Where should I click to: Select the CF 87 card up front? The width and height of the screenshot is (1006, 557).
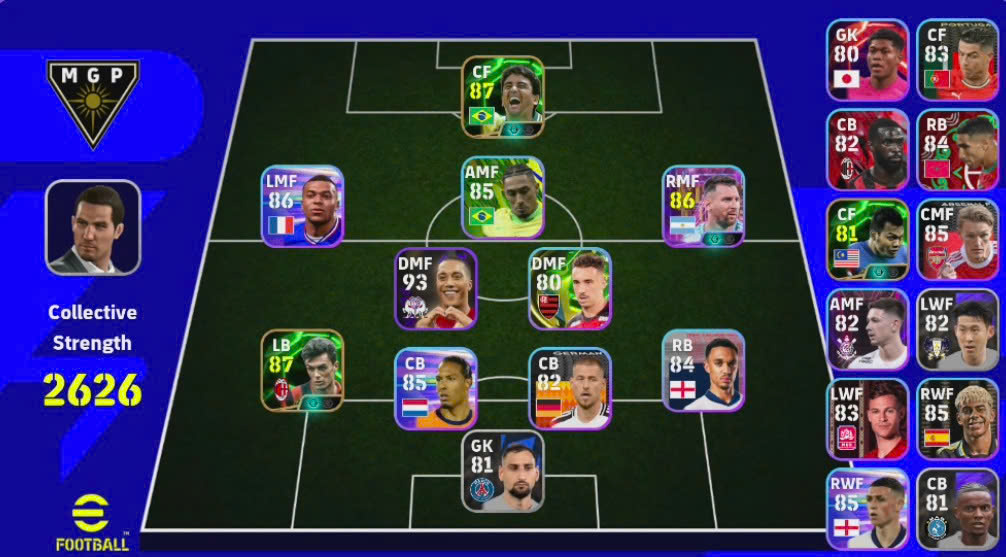(503, 97)
